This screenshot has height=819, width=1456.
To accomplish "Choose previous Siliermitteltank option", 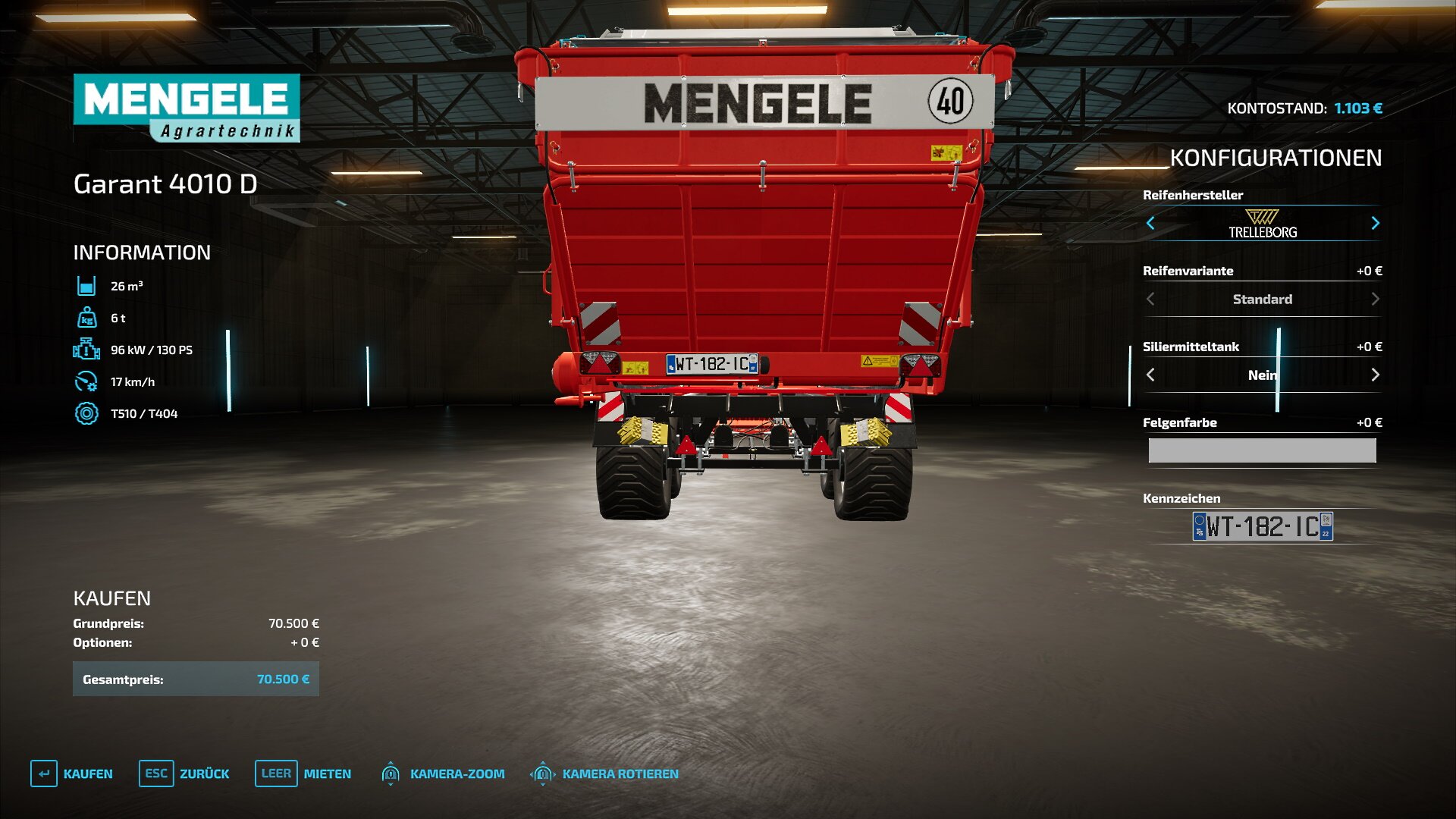I will tap(1150, 375).
